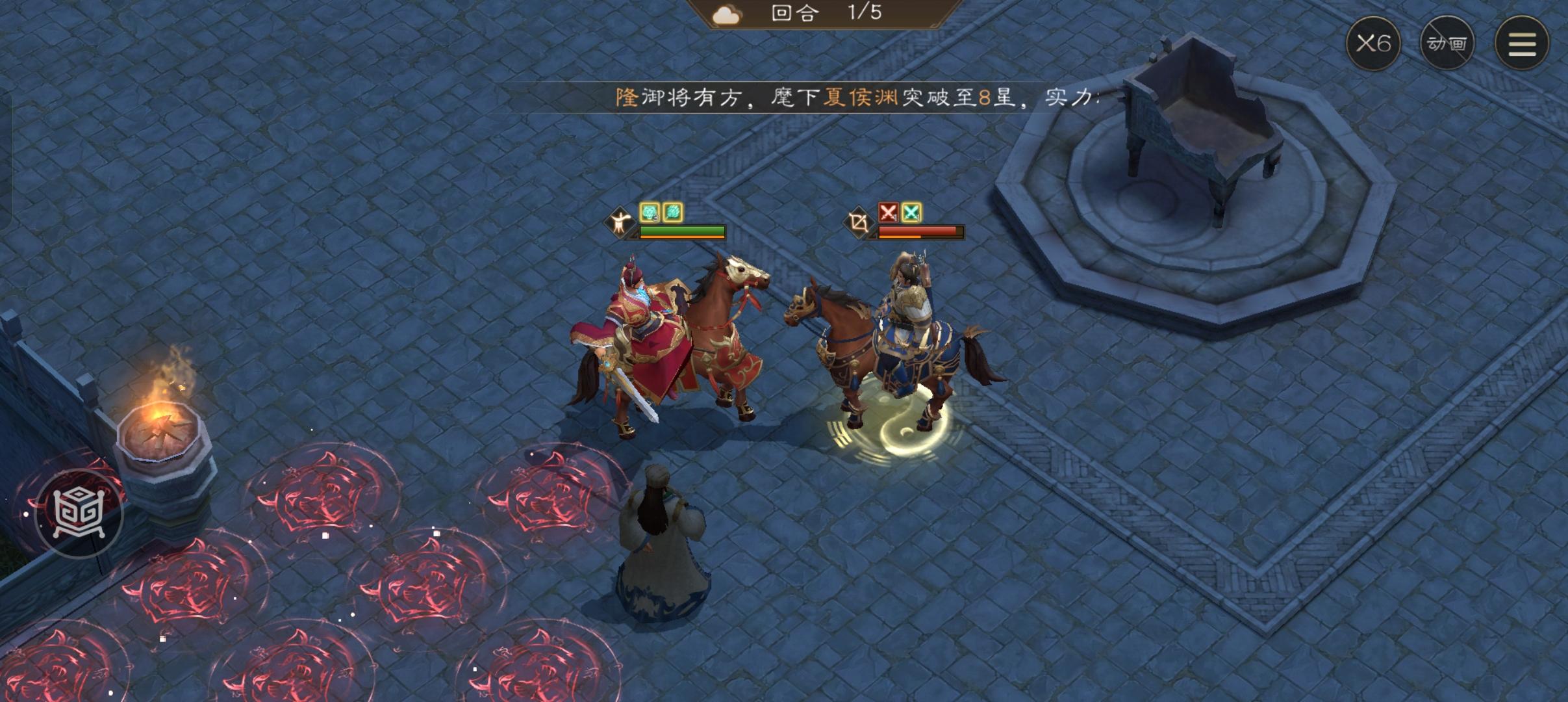The width and height of the screenshot is (1568, 702).
Task: Select the cloud weather icon beside 回合
Action: click(727, 13)
